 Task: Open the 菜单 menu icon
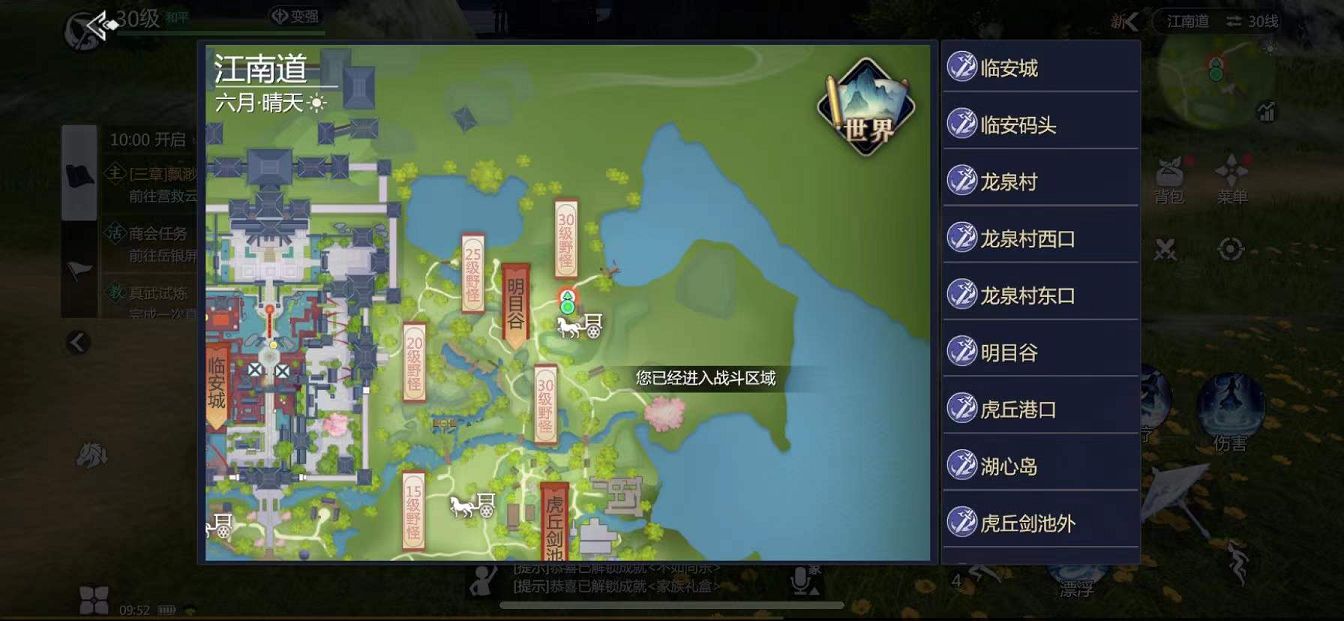click(1232, 178)
